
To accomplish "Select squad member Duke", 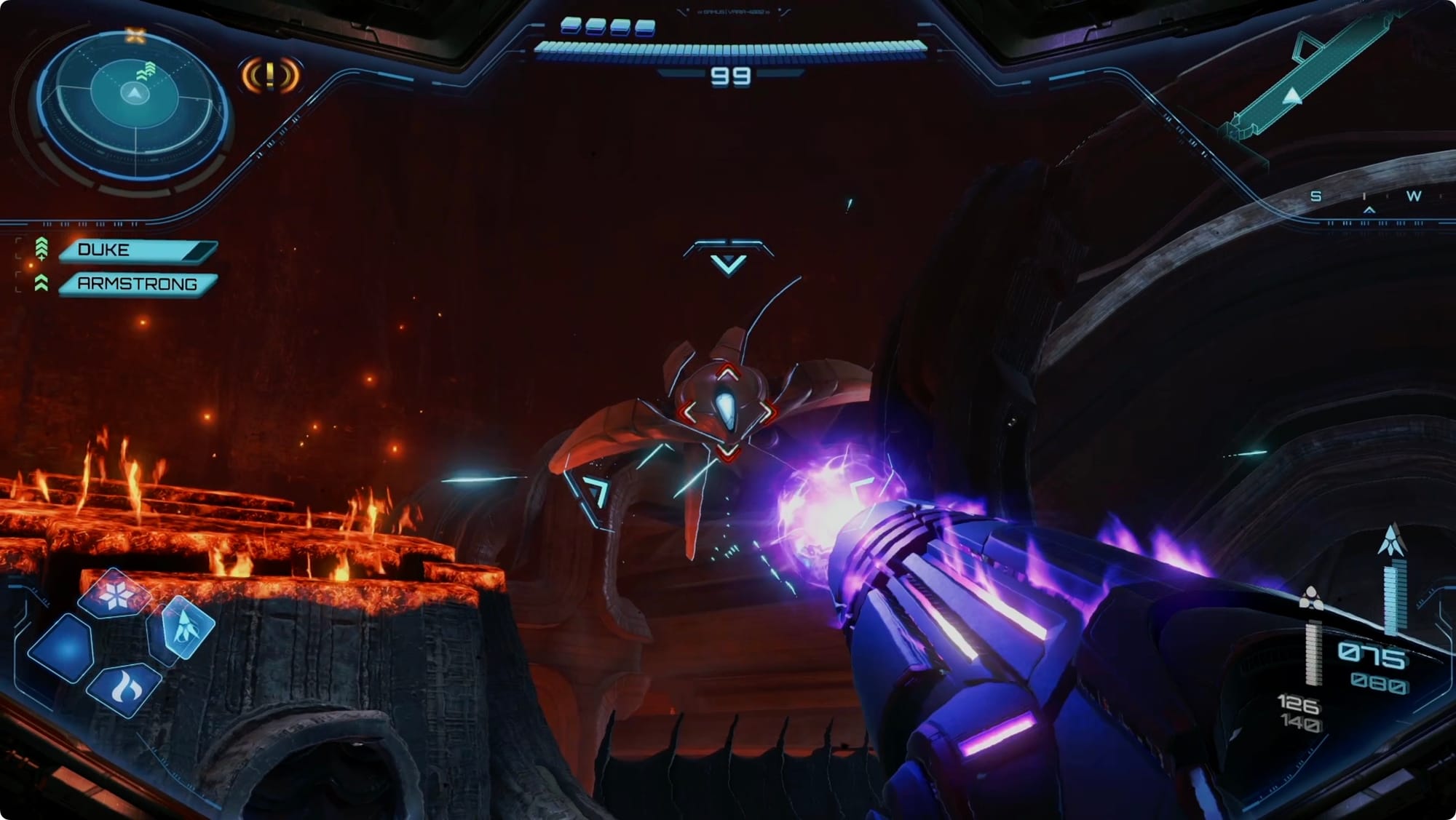I will (x=137, y=250).
